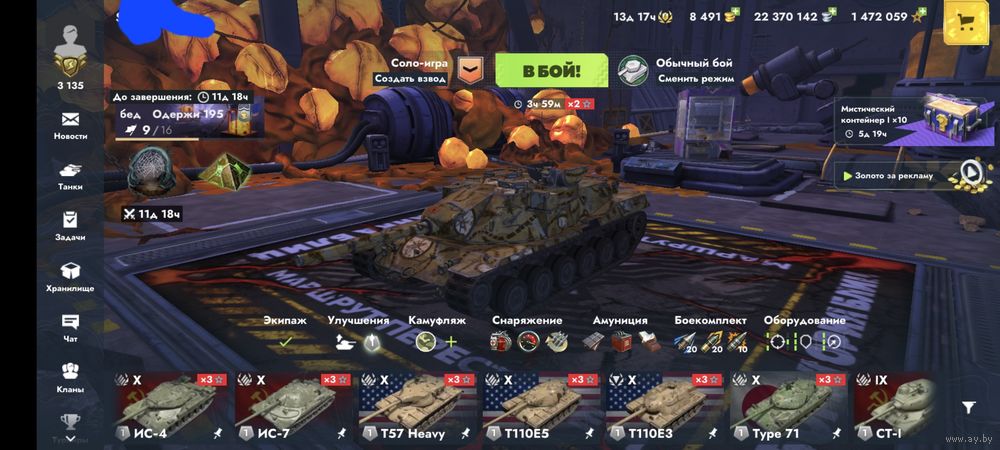
Task: Select the Type 71 tank card
Action: pyautogui.click(x=791, y=407)
